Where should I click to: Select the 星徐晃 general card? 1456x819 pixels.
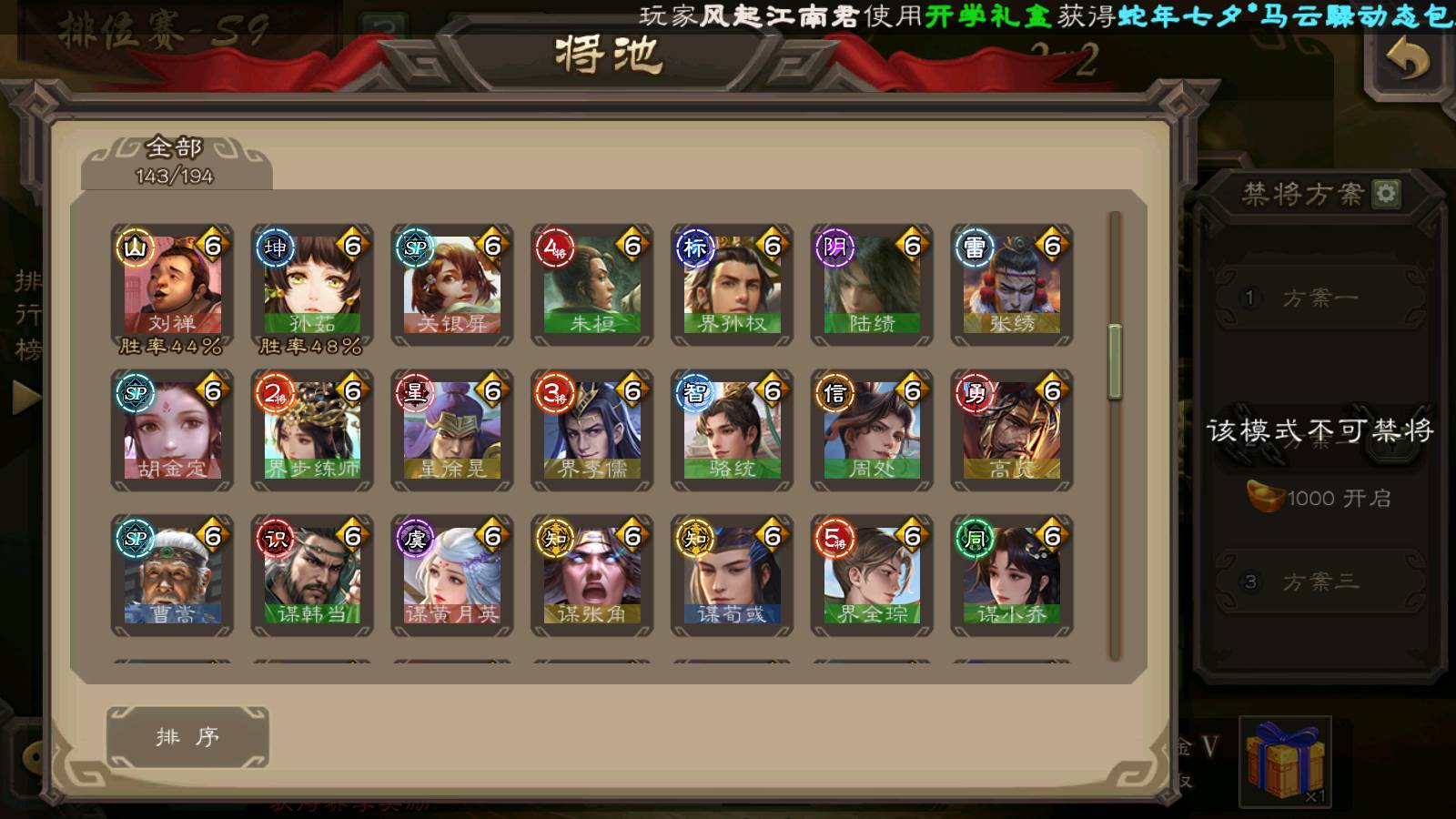452,431
